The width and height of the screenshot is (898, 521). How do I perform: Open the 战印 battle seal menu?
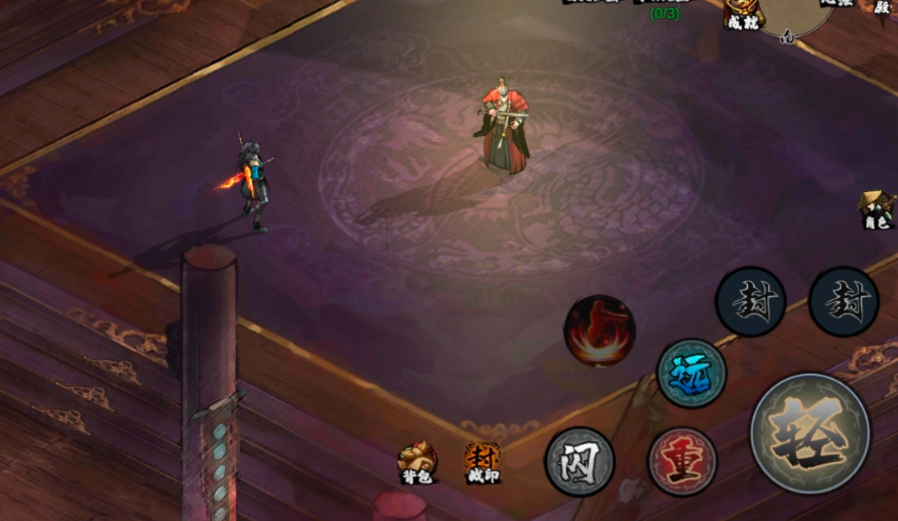[482, 461]
